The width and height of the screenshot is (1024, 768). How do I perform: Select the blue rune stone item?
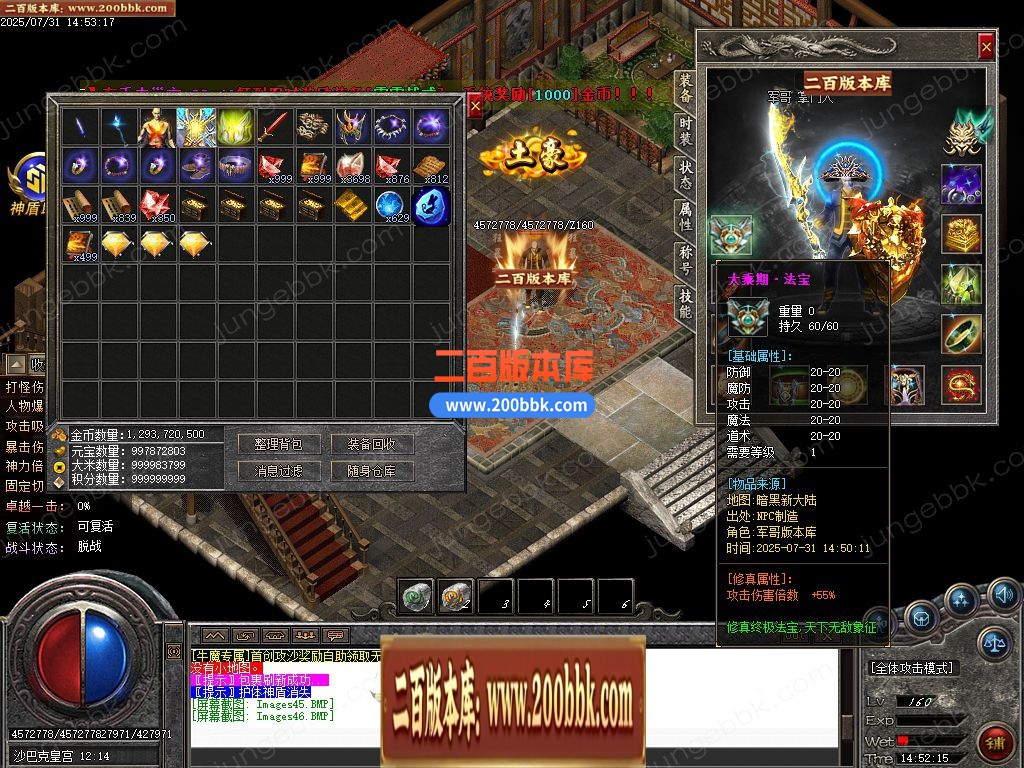tap(431, 205)
